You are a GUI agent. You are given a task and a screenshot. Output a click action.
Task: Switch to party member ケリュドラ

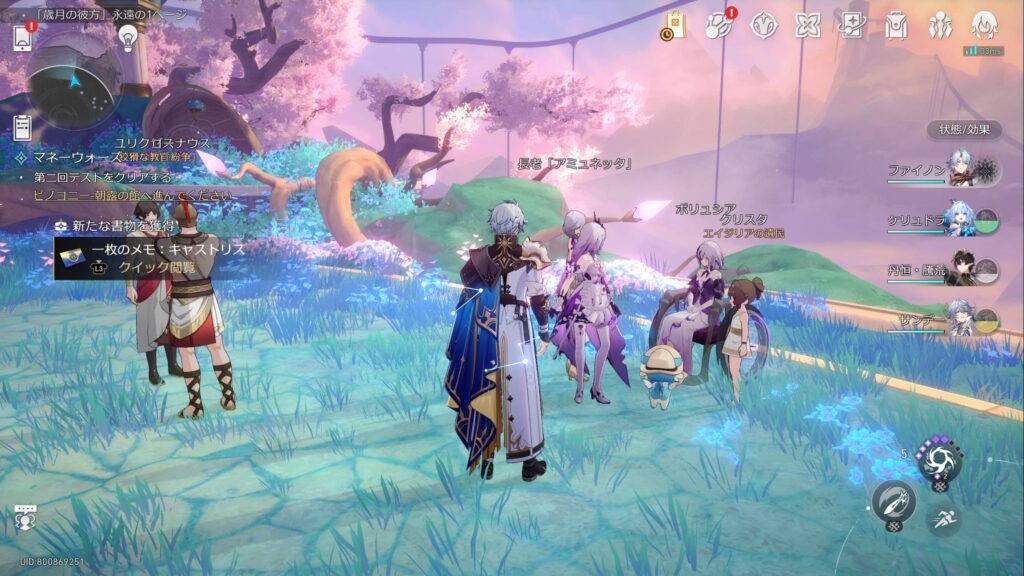click(959, 219)
